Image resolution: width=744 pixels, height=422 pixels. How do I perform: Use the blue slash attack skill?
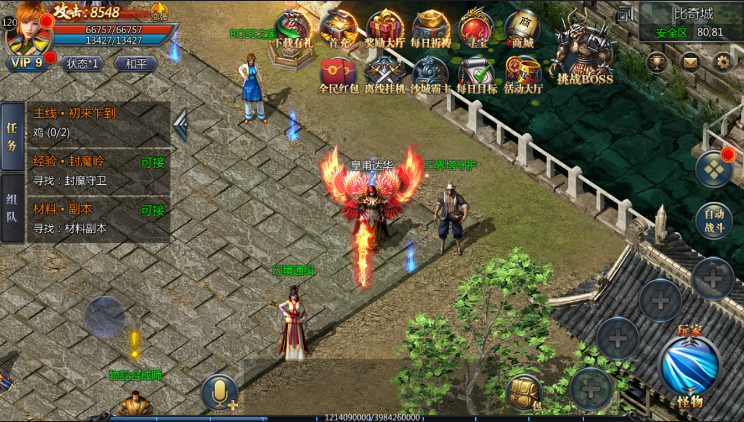pos(689,365)
